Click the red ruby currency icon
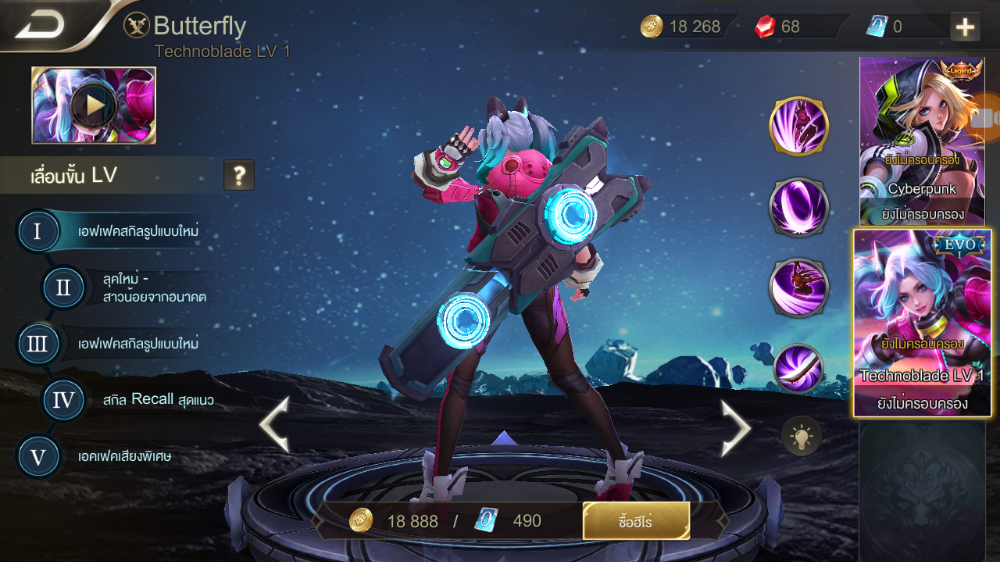The width and height of the screenshot is (1000, 562). coord(765,27)
